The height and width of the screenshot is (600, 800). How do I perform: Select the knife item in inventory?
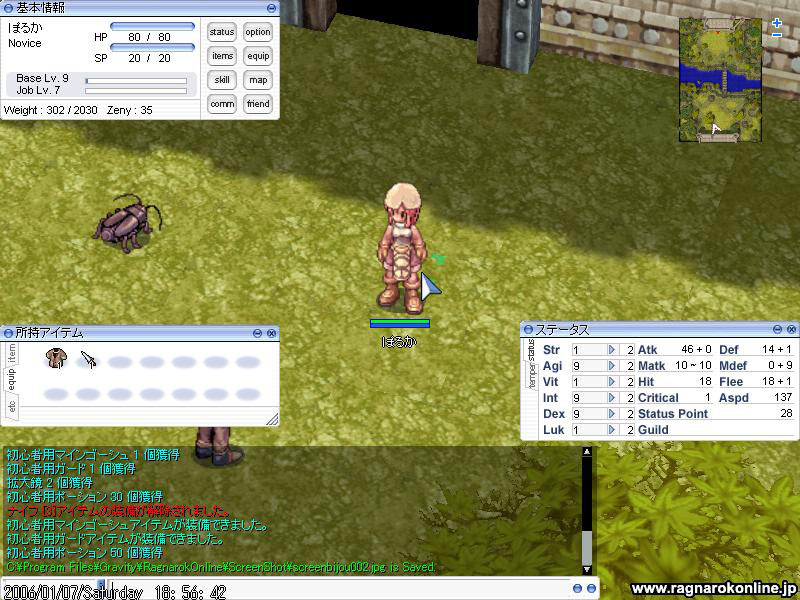88,359
